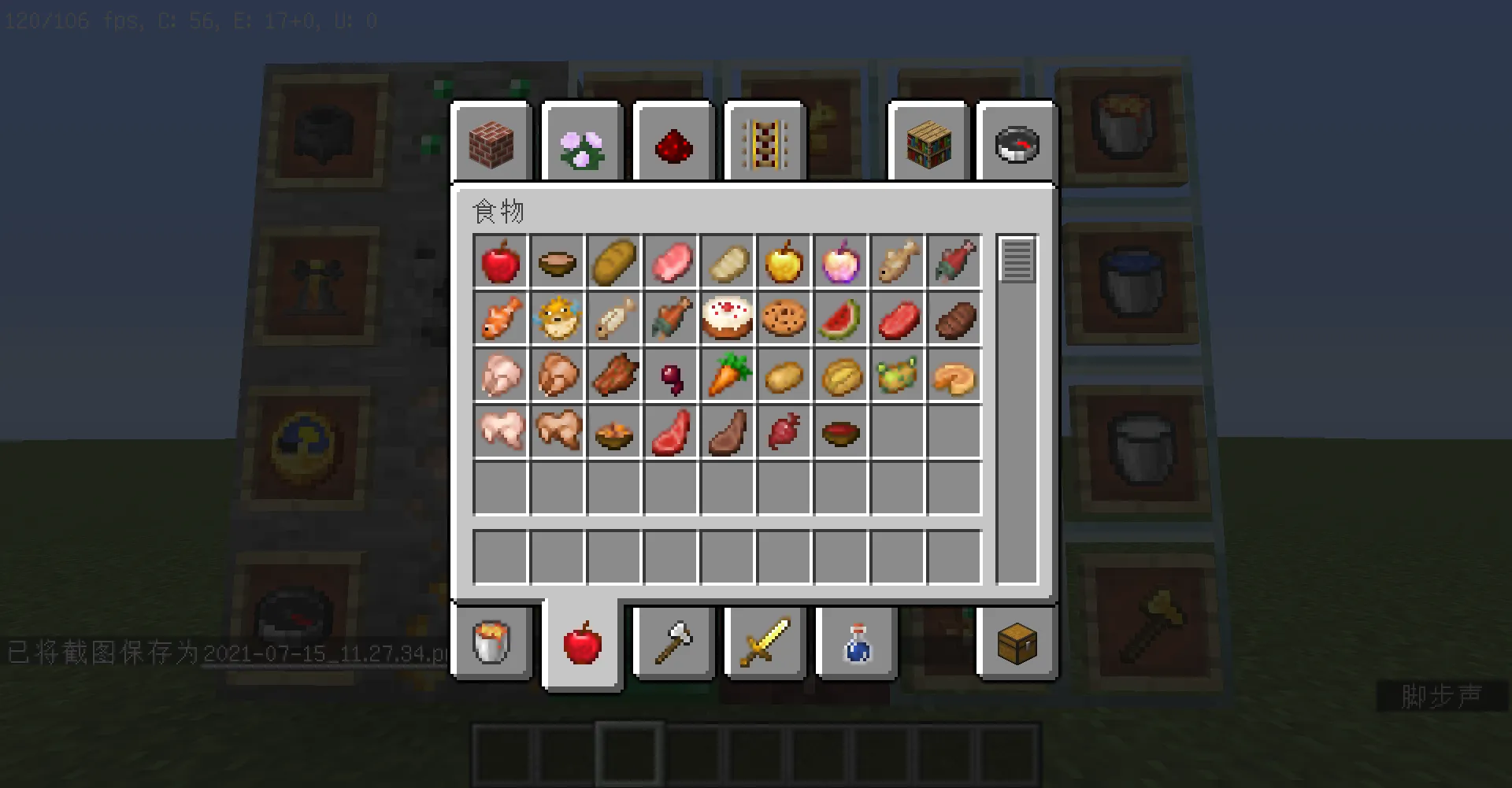Viewport: 1512px width, 788px height.
Task: Click the raw salmon fish
Action: (954, 262)
